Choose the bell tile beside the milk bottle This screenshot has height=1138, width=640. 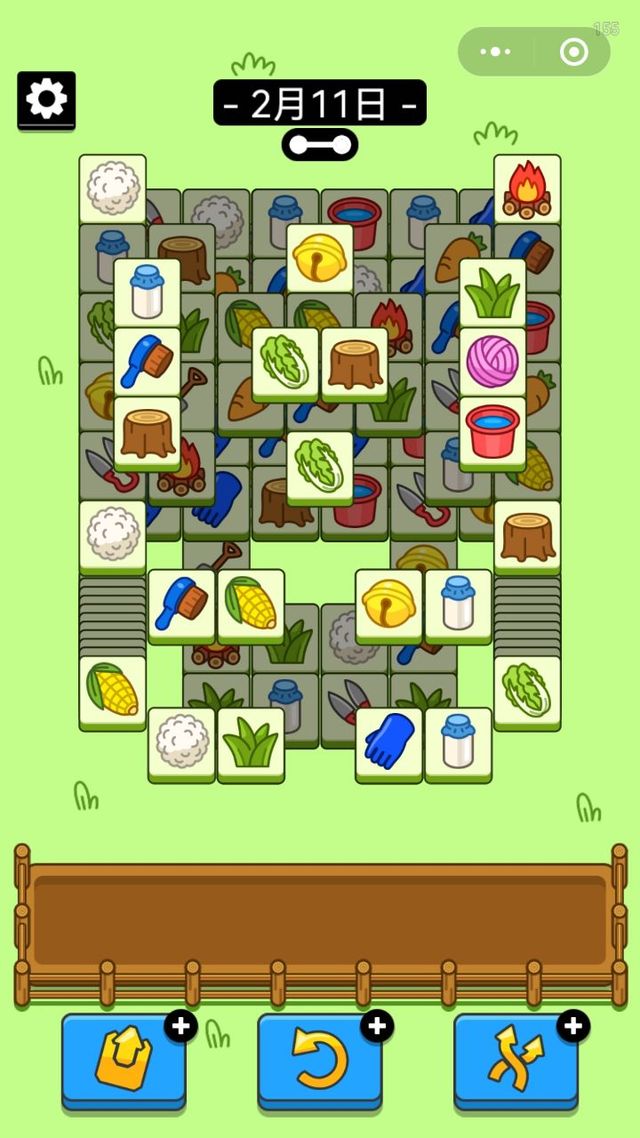coord(389,603)
